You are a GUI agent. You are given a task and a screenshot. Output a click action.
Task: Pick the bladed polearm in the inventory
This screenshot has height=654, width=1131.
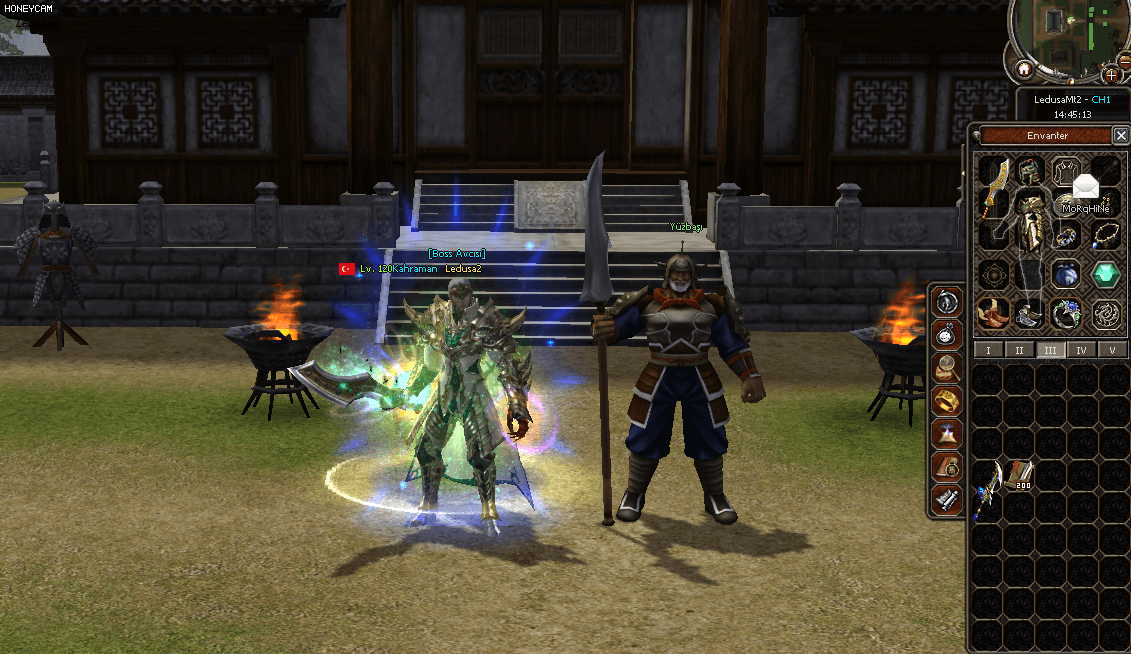pyautogui.click(x=987, y=488)
